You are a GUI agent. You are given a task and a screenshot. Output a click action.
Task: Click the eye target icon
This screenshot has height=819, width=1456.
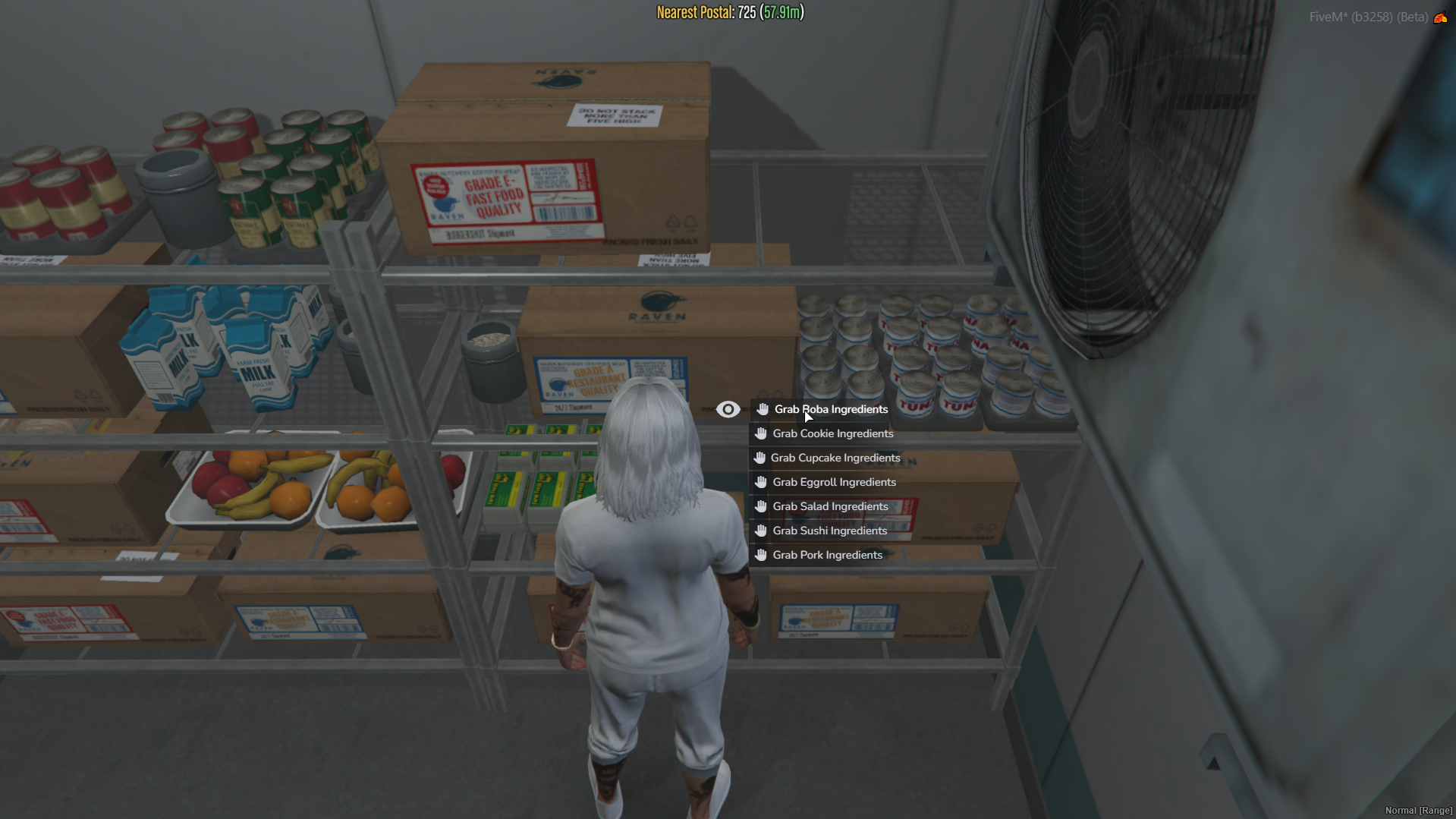click(x=728, y=409)
